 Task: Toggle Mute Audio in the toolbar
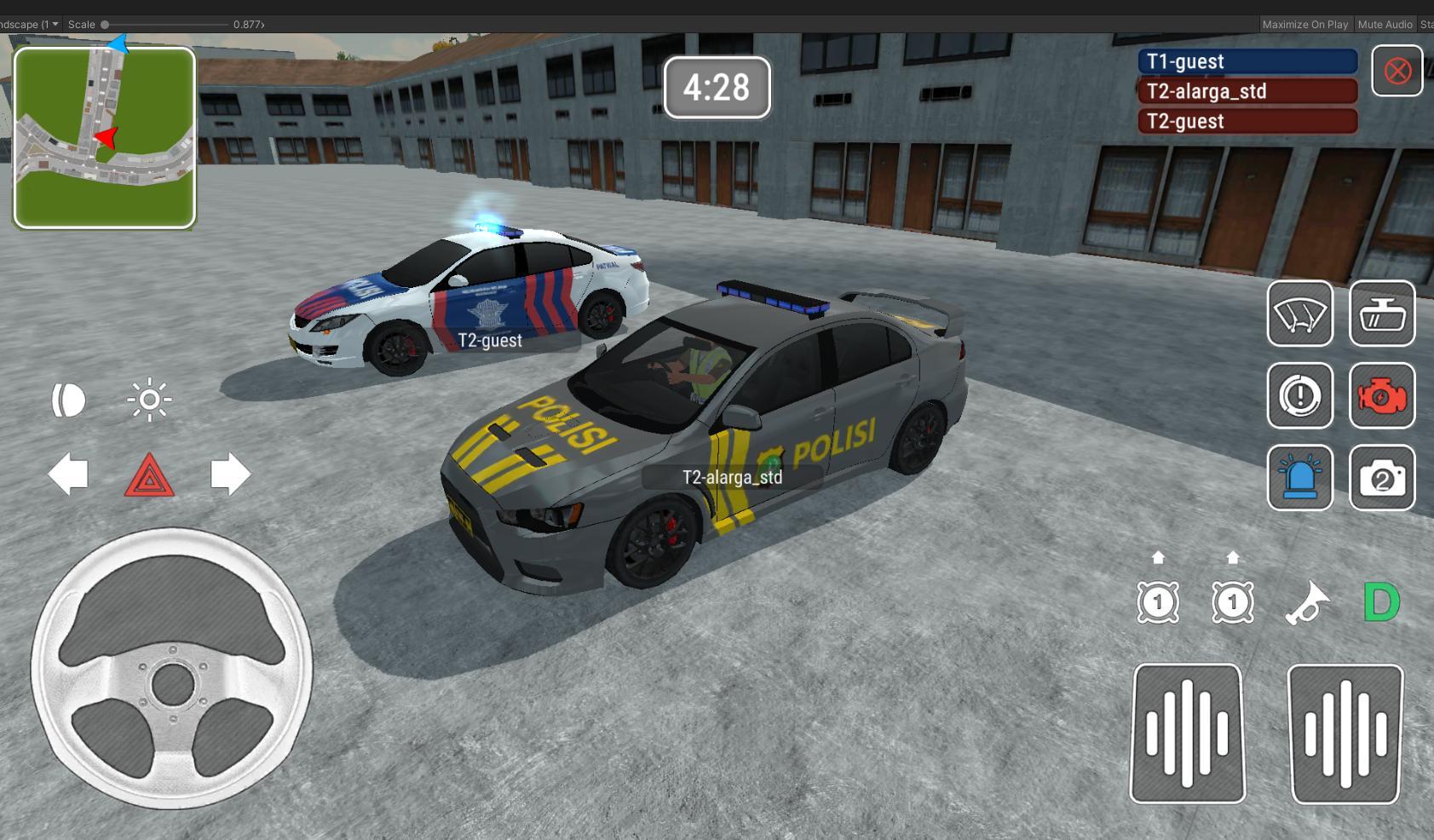[1385, 24]
